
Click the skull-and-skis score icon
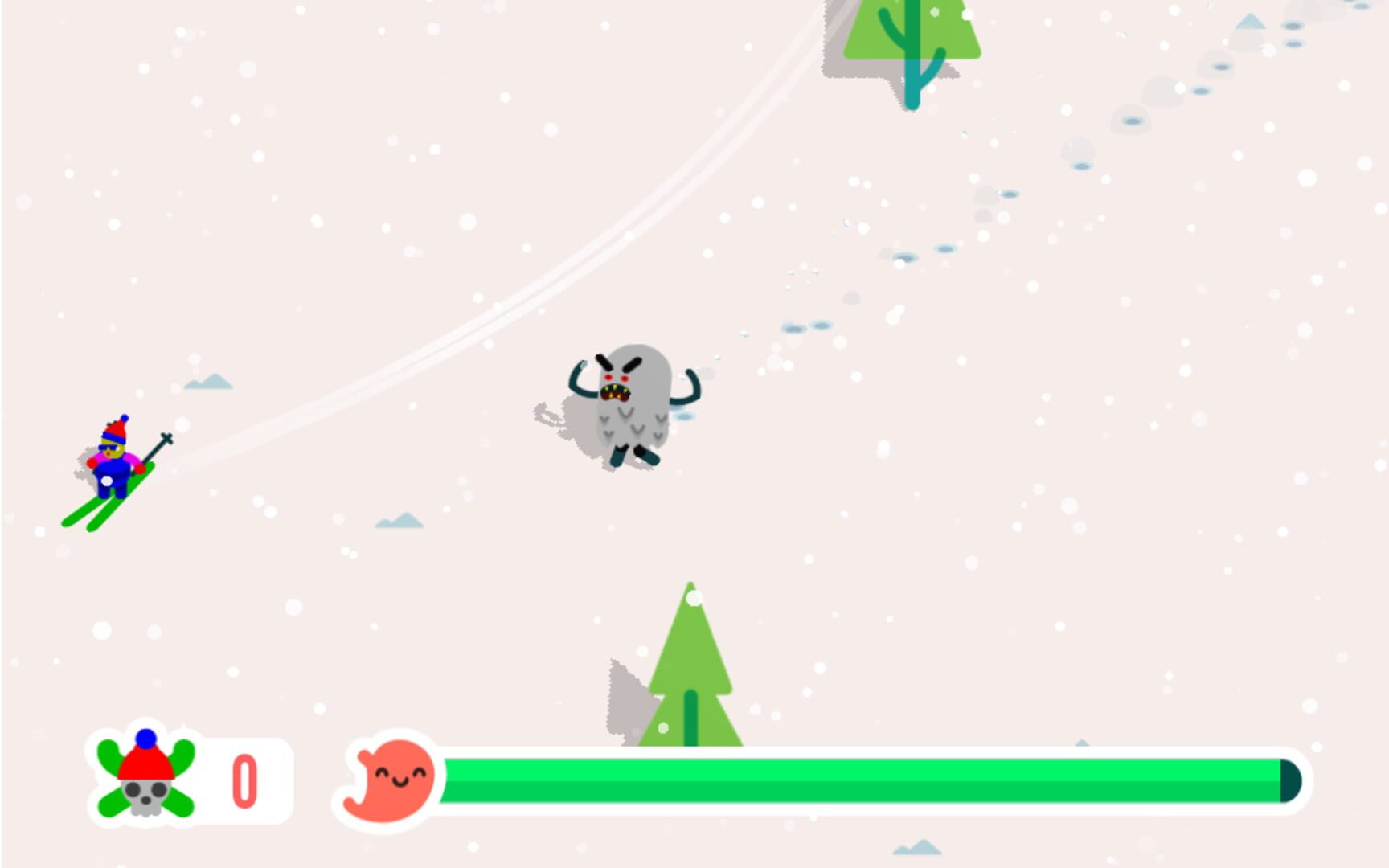[145, 776]
